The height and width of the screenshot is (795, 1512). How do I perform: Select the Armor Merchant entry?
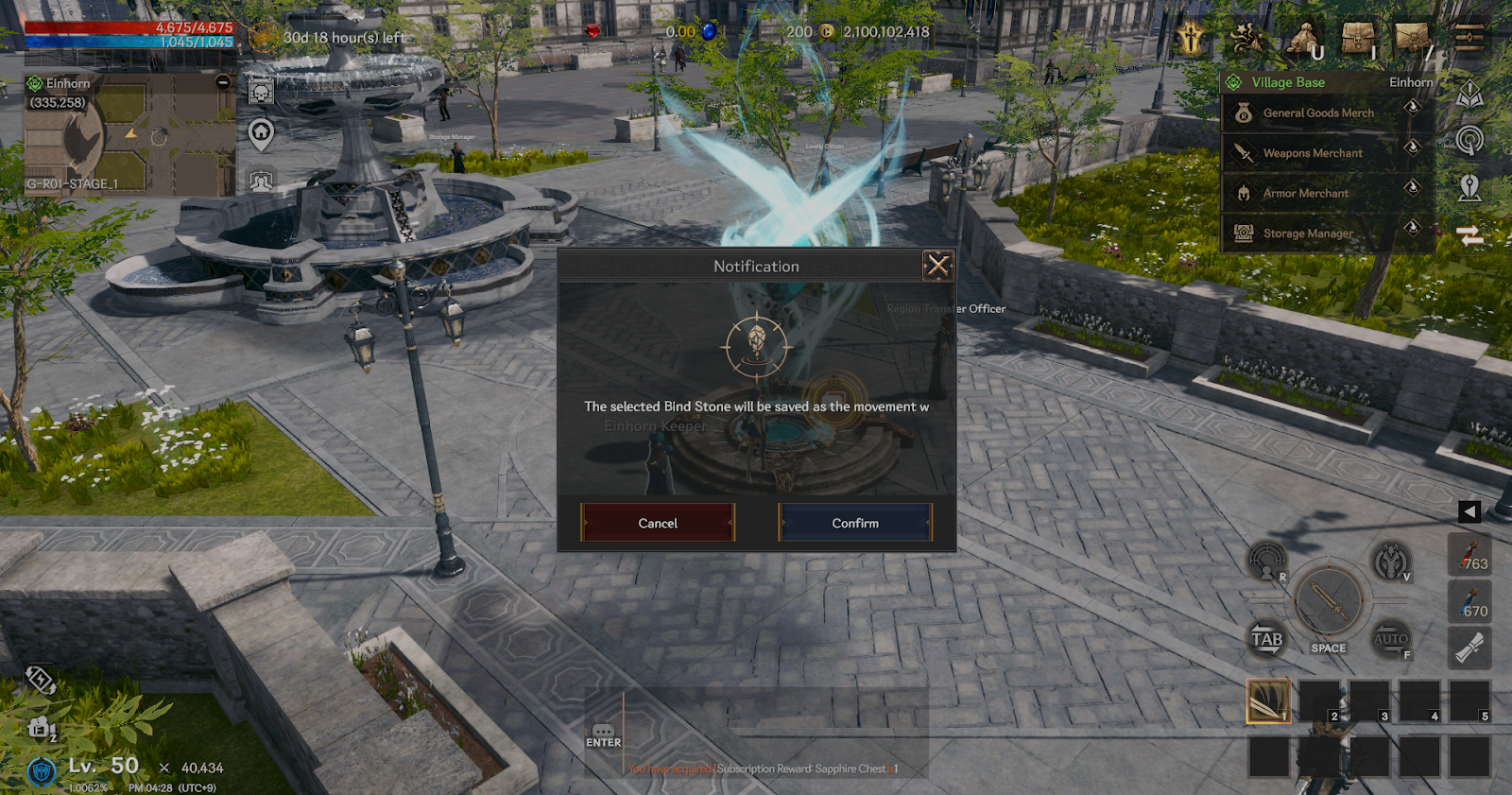1306,194
